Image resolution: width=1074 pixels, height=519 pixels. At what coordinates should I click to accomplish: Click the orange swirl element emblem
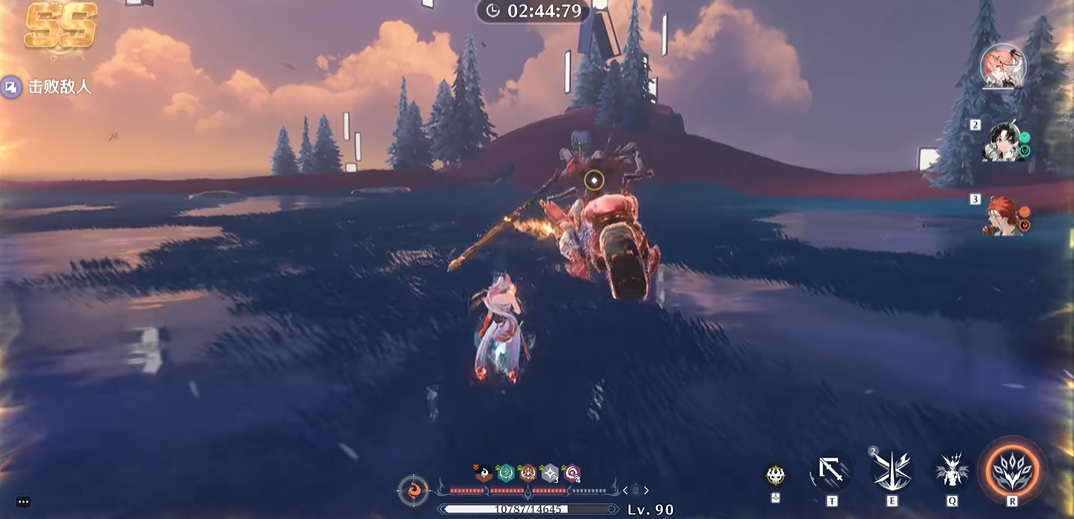point(413,491)
